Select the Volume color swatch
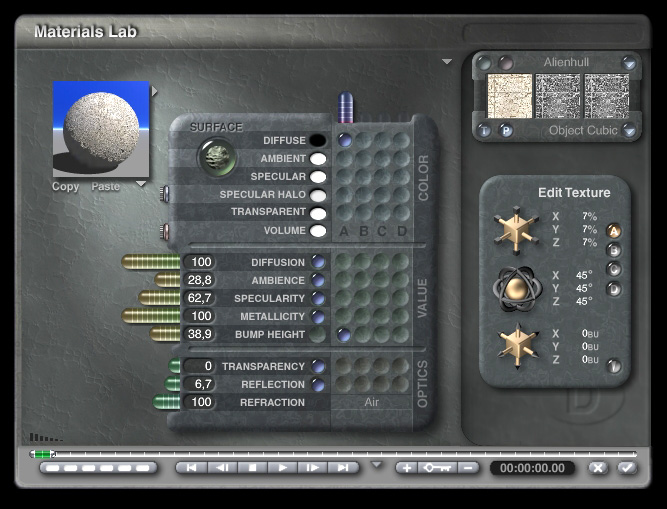667x509 pixels. coord(318,231)
